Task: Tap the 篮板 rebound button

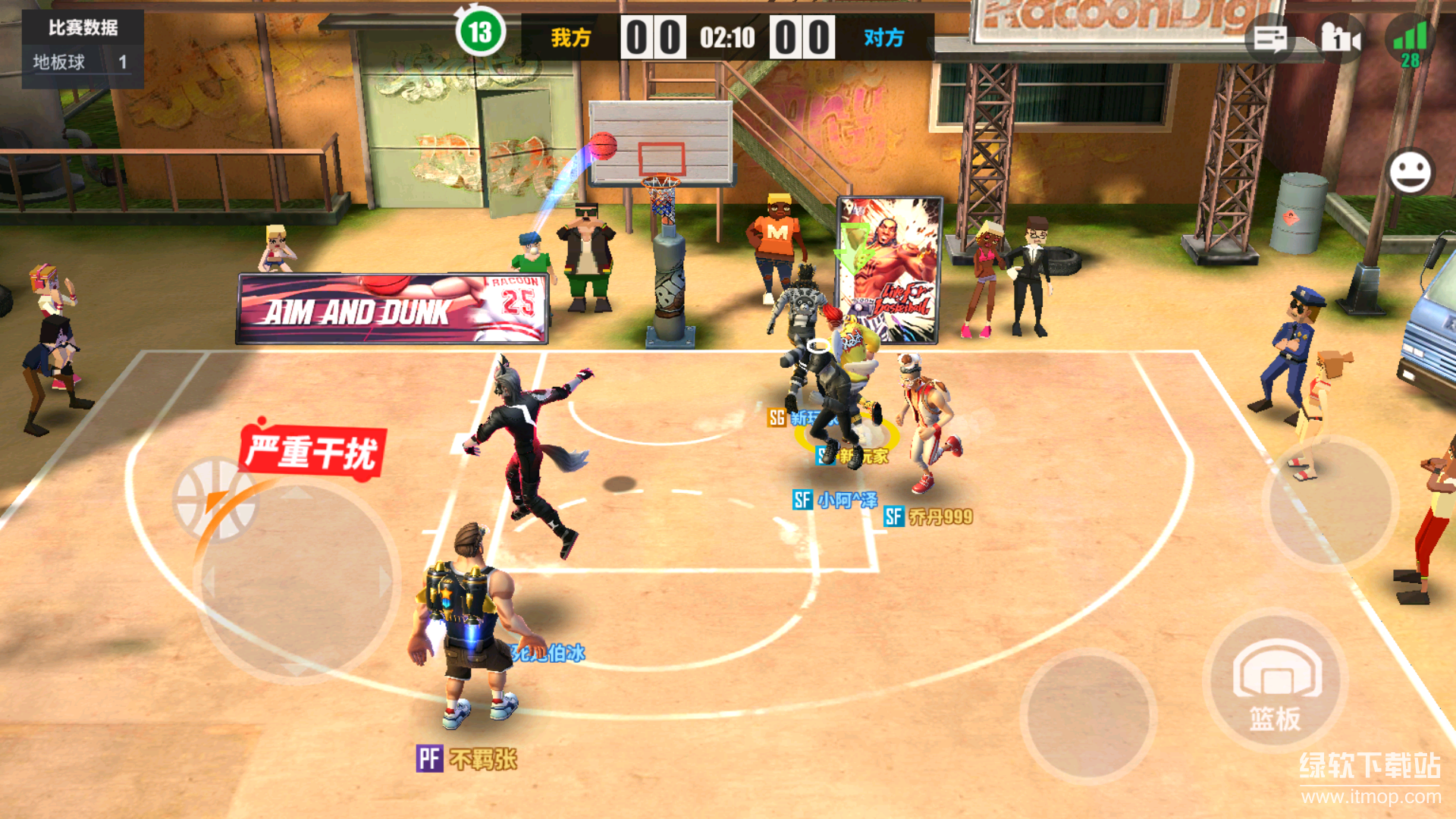Action: 1276,682
